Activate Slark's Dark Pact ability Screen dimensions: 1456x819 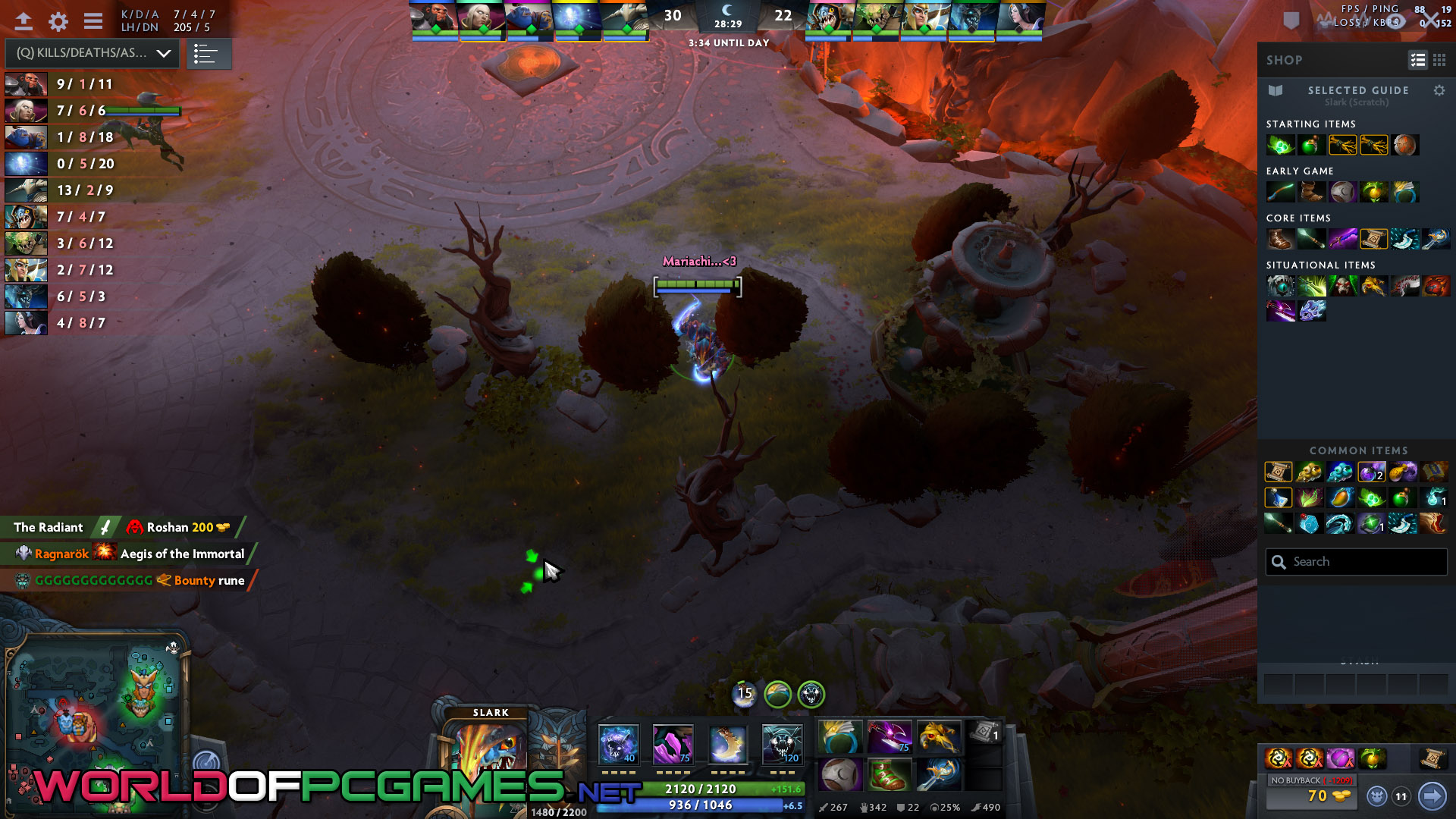pos(619,743)
